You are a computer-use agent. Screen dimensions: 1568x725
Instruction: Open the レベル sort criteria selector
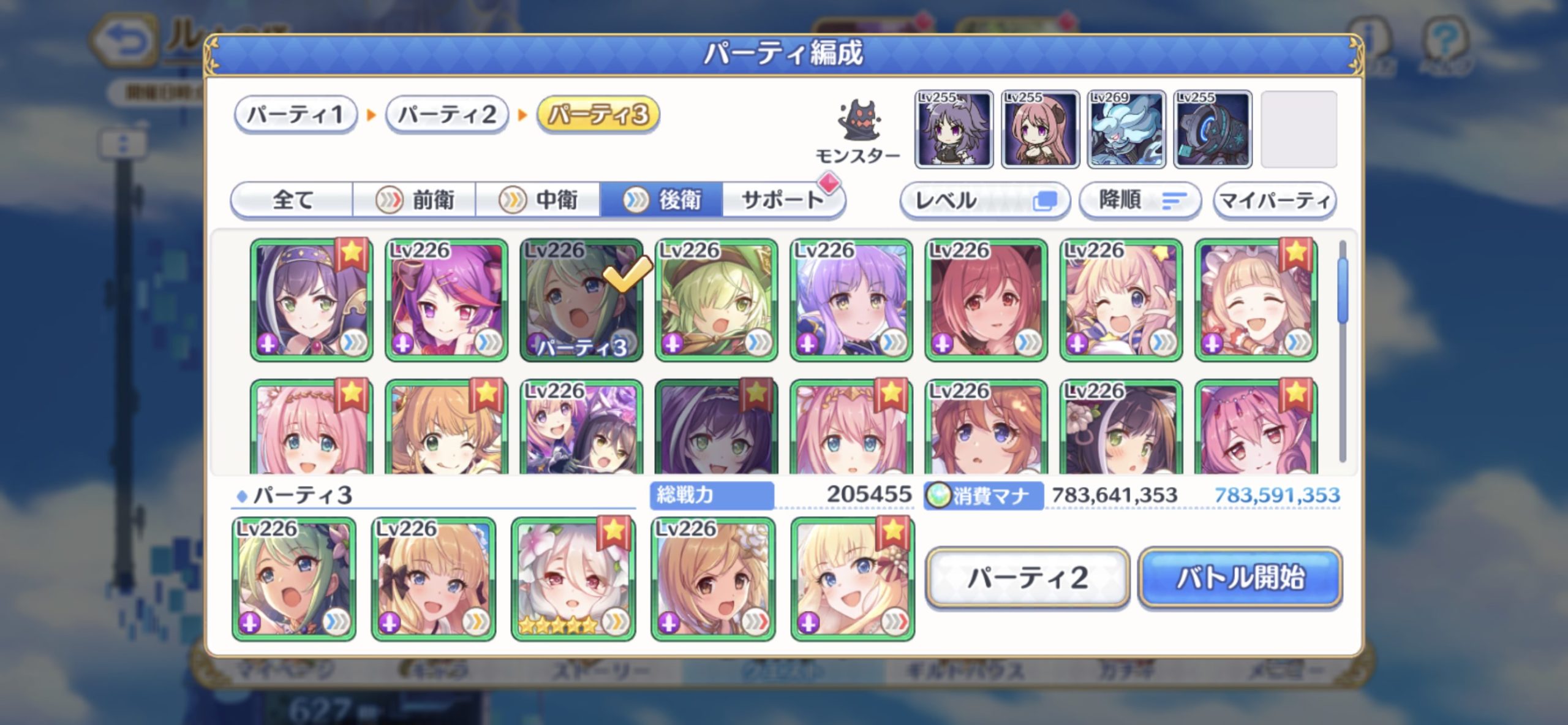pos(984,200)
